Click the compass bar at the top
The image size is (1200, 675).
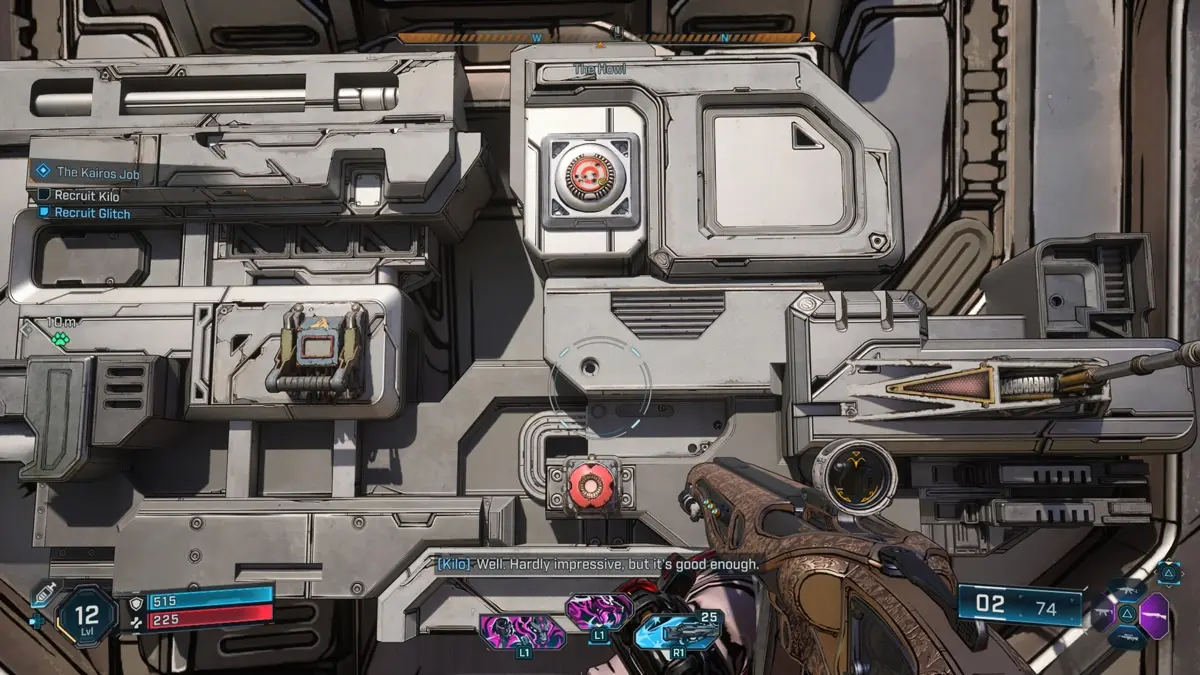click(606, 38)
